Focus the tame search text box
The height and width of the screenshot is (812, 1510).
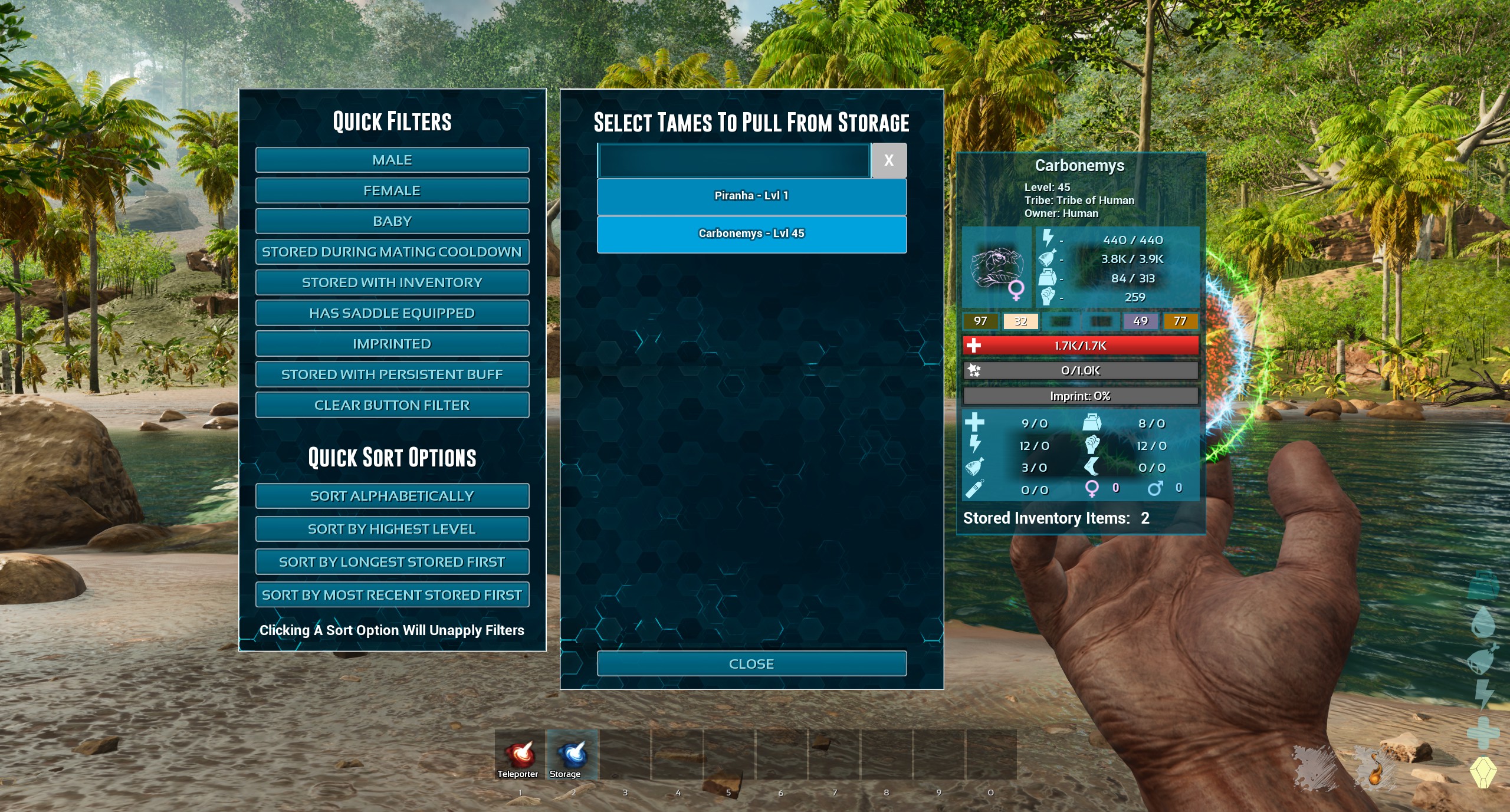coord(734,160)
